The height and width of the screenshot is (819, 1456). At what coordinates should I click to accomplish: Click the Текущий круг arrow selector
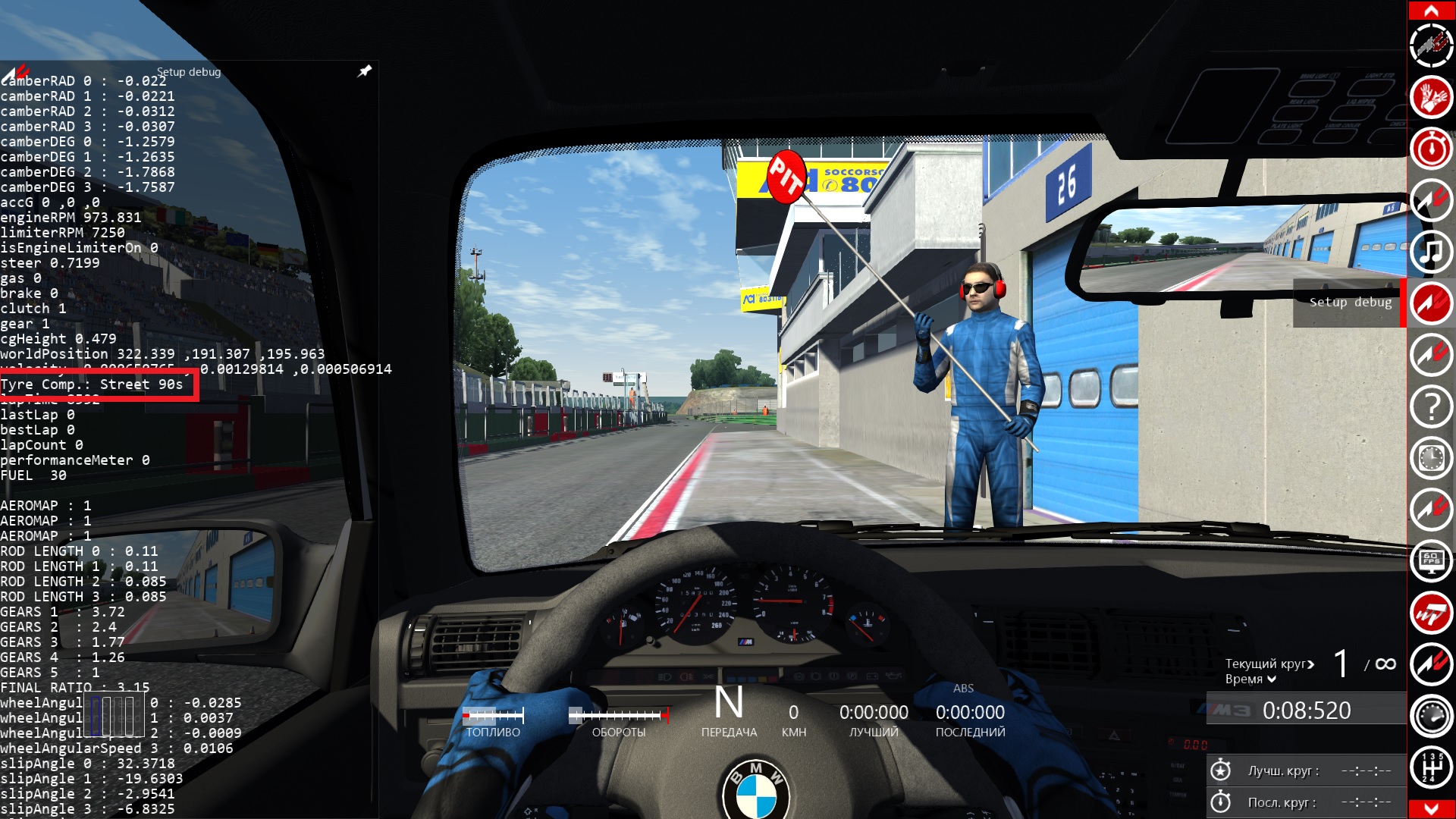coord(1310,664)
